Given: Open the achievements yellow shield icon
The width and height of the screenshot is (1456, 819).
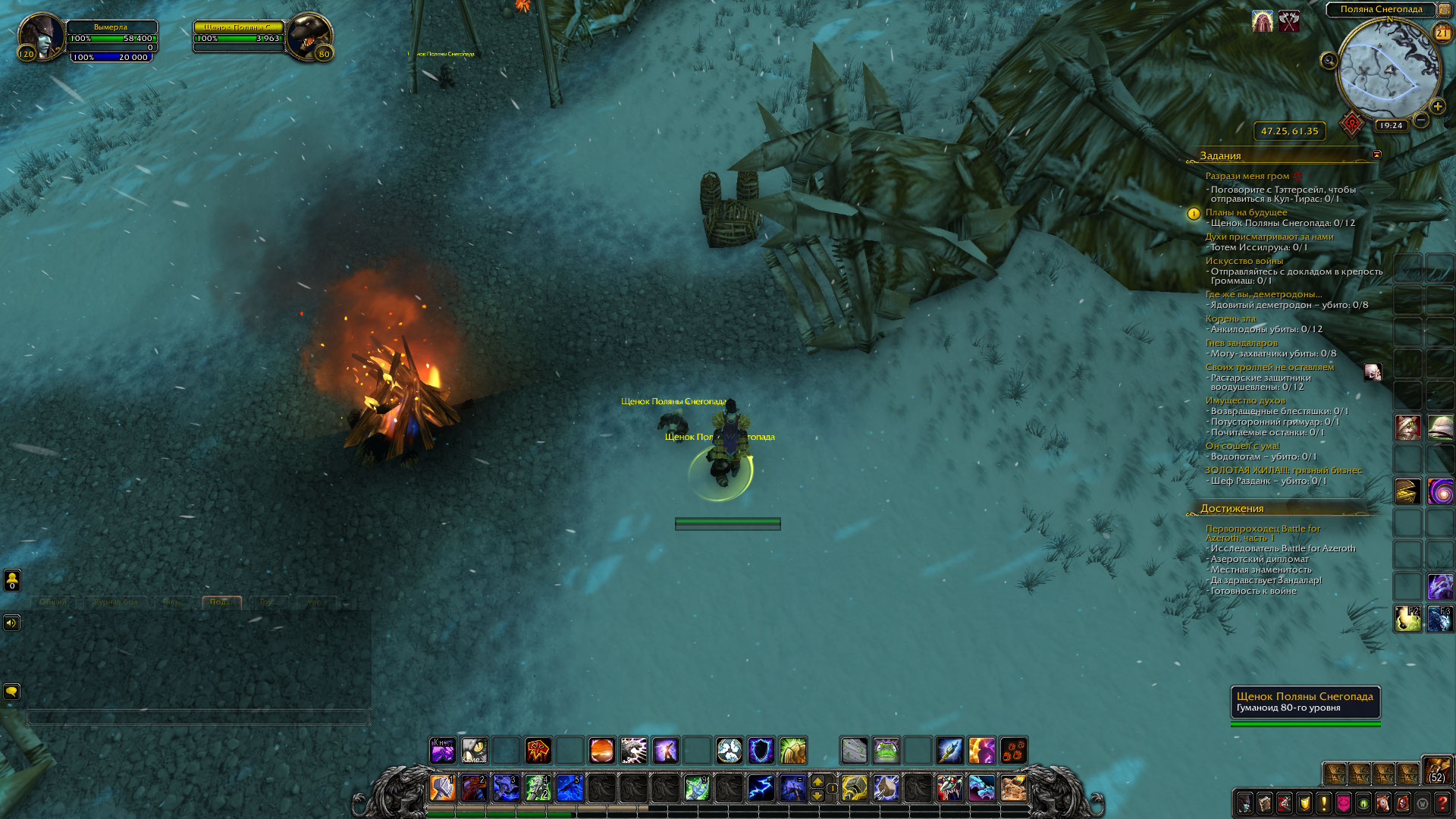Looking at the screenshot, I should 1304,802.
